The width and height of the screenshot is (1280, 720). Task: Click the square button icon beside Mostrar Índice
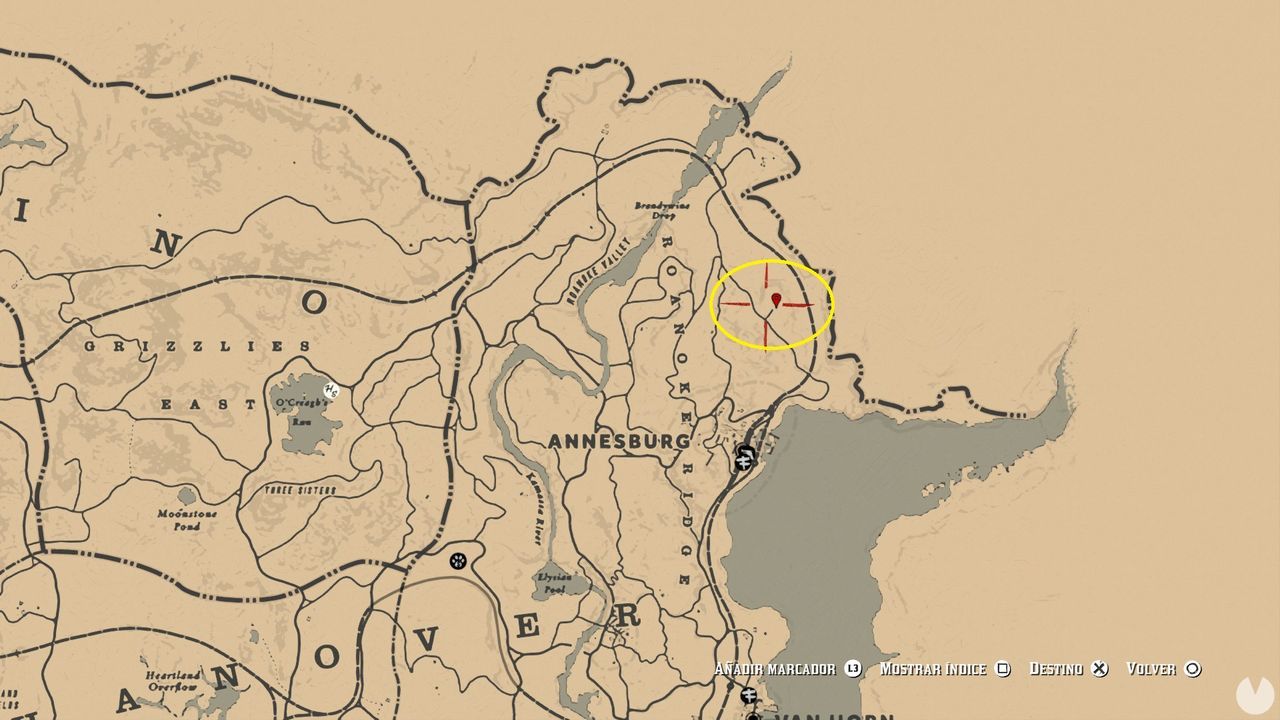tap(1003, 667)
